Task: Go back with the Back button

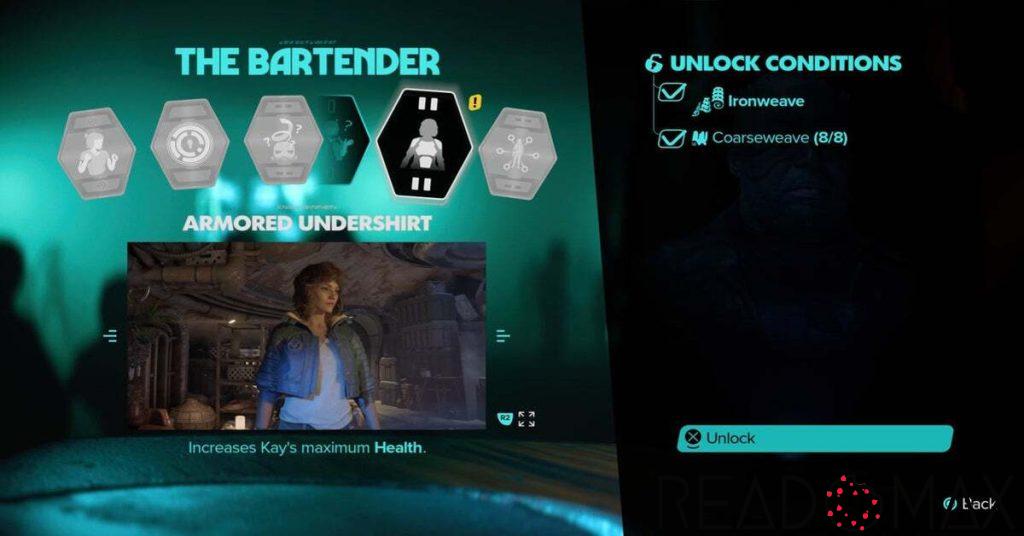Action: [x=977, y=504]
